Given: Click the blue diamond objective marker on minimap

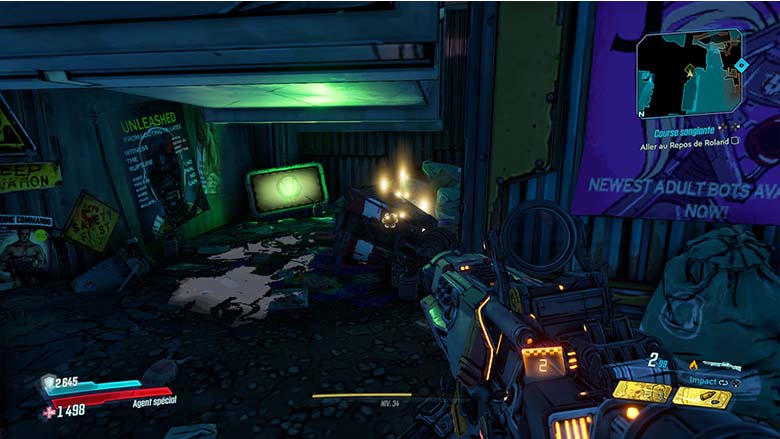Looking at the screenshot, I should point(741,65).
